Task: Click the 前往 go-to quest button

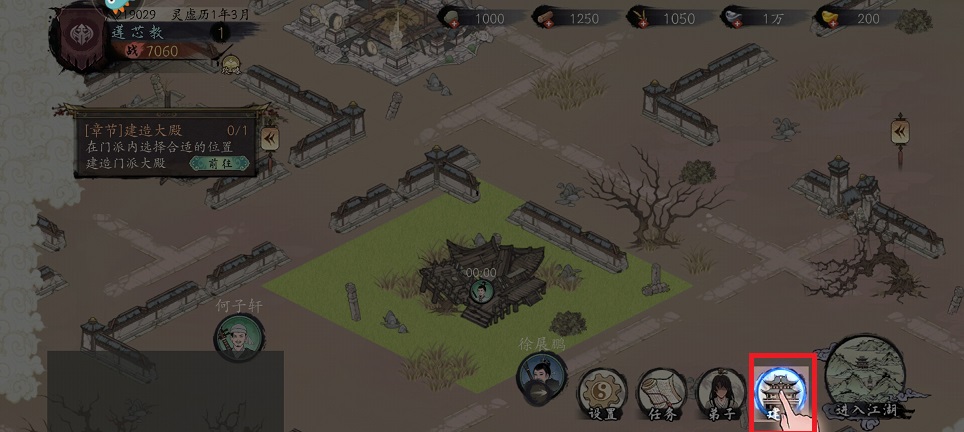Action: 219,163
